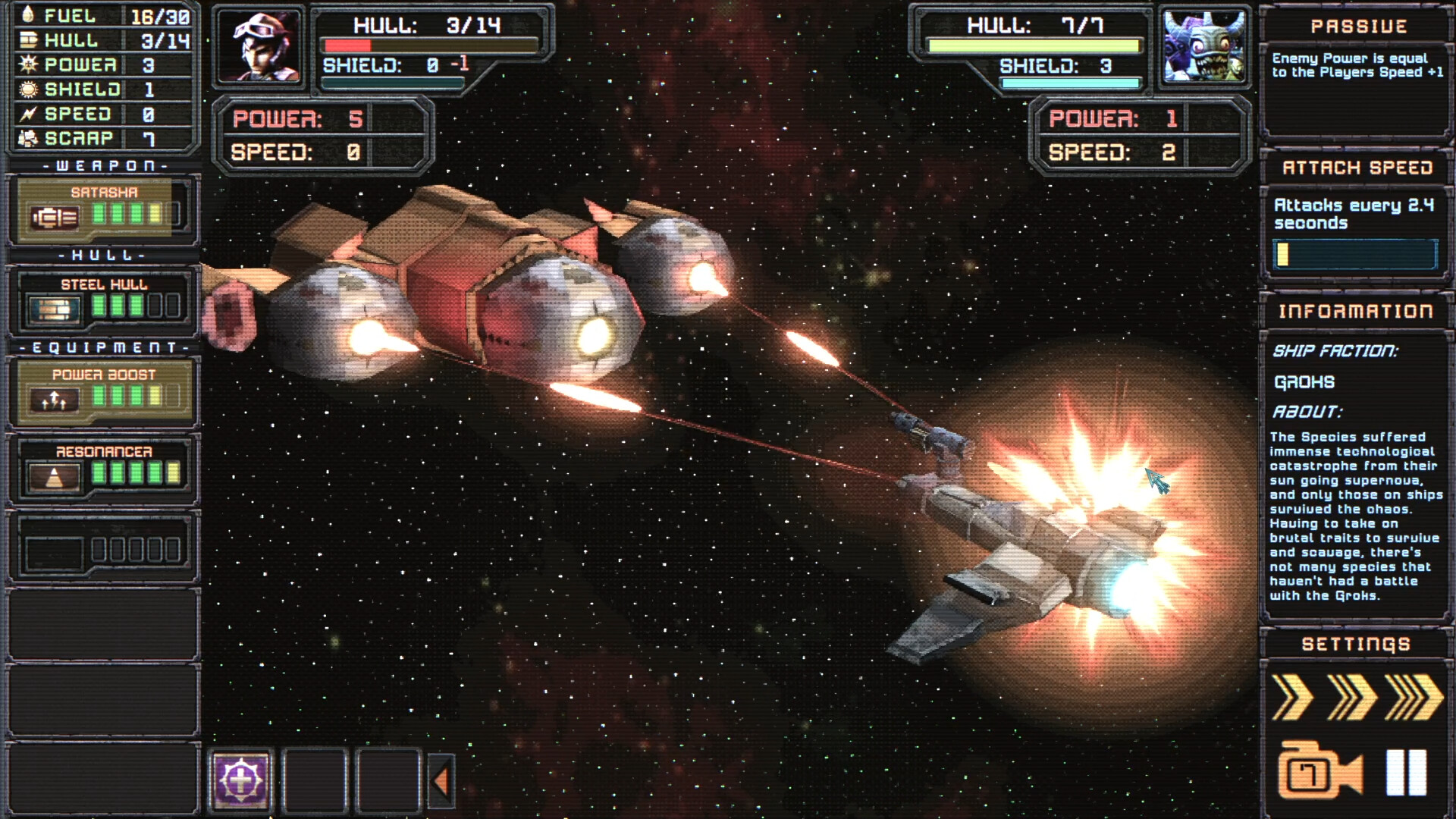Image resolution: width=1456 pixels, height=819 pixels.
Task: Click the player pilot portrait
Action: pyautogui.click(x=259, y=48)
